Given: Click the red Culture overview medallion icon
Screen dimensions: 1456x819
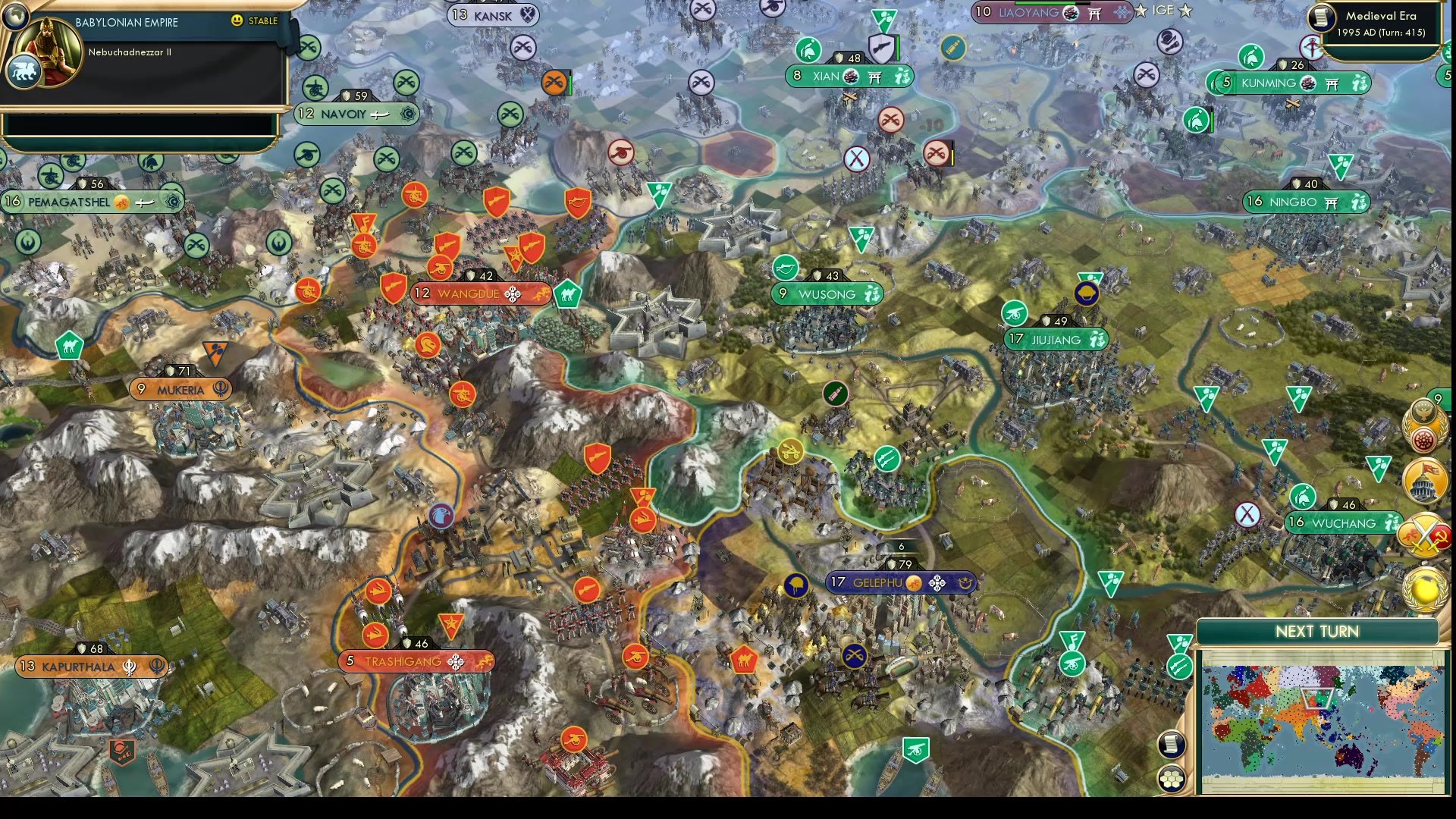Looking at the screenshot, I should (x=1423, y=438).
